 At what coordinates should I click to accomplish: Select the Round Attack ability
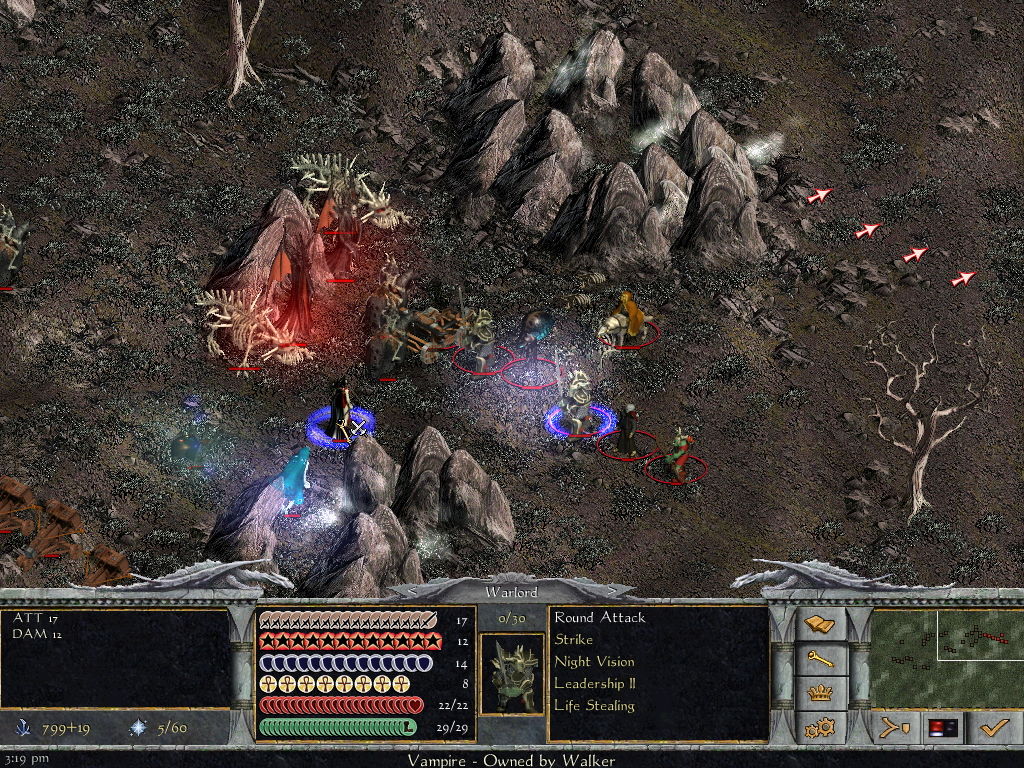point(600,618)
